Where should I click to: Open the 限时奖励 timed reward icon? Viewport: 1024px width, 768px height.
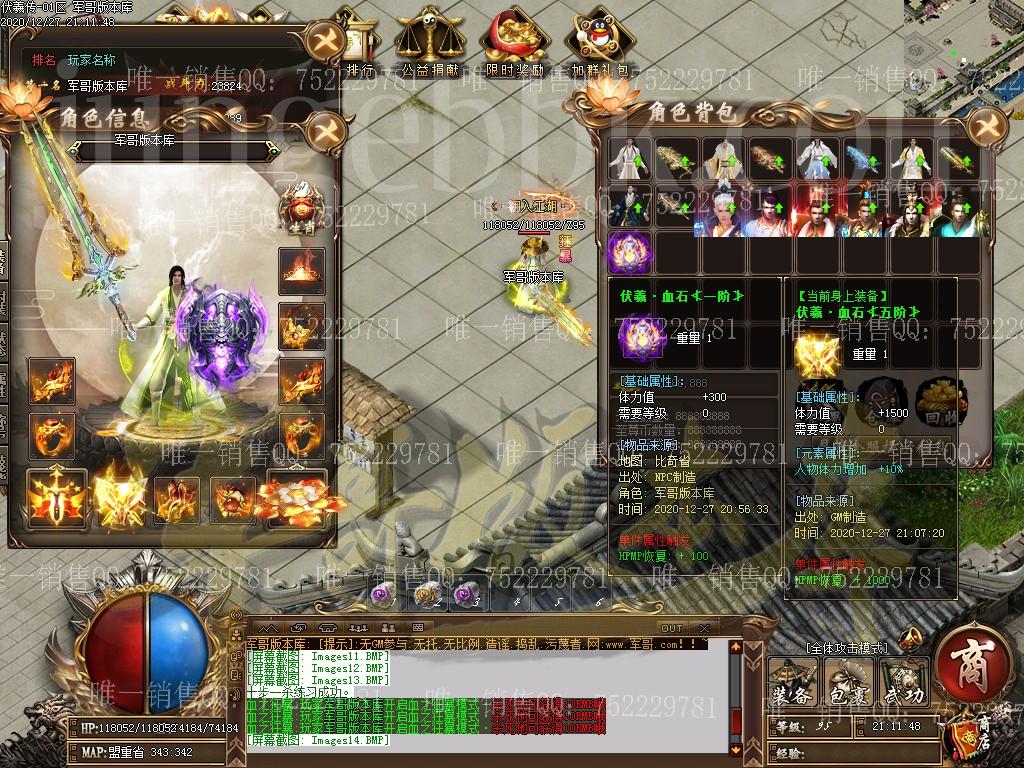pos(515,45)
